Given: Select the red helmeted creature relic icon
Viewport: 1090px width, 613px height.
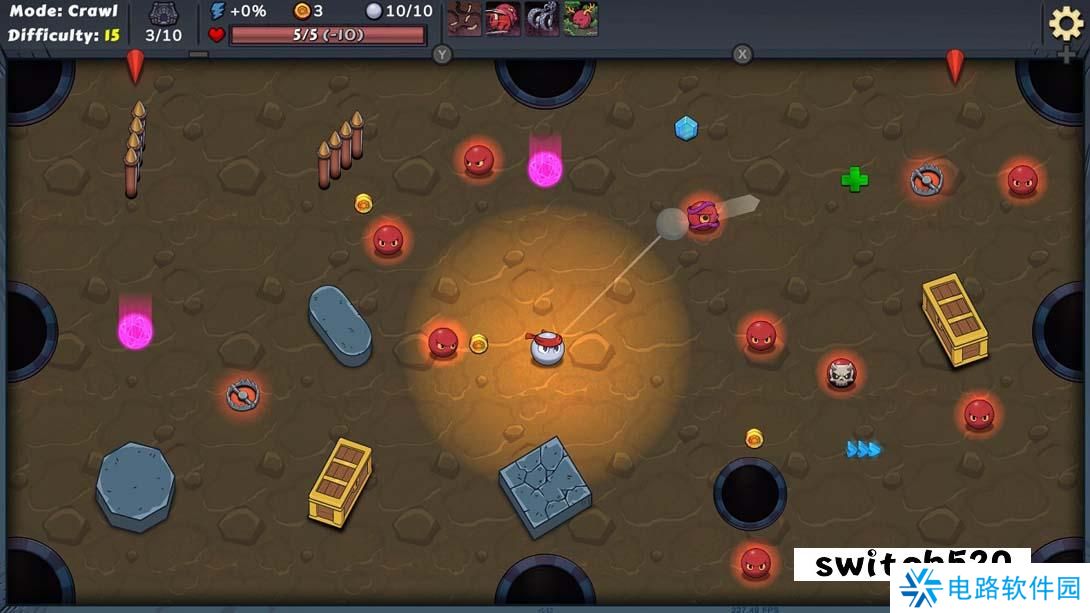Looking at the screenshot, I should (503, 19).
